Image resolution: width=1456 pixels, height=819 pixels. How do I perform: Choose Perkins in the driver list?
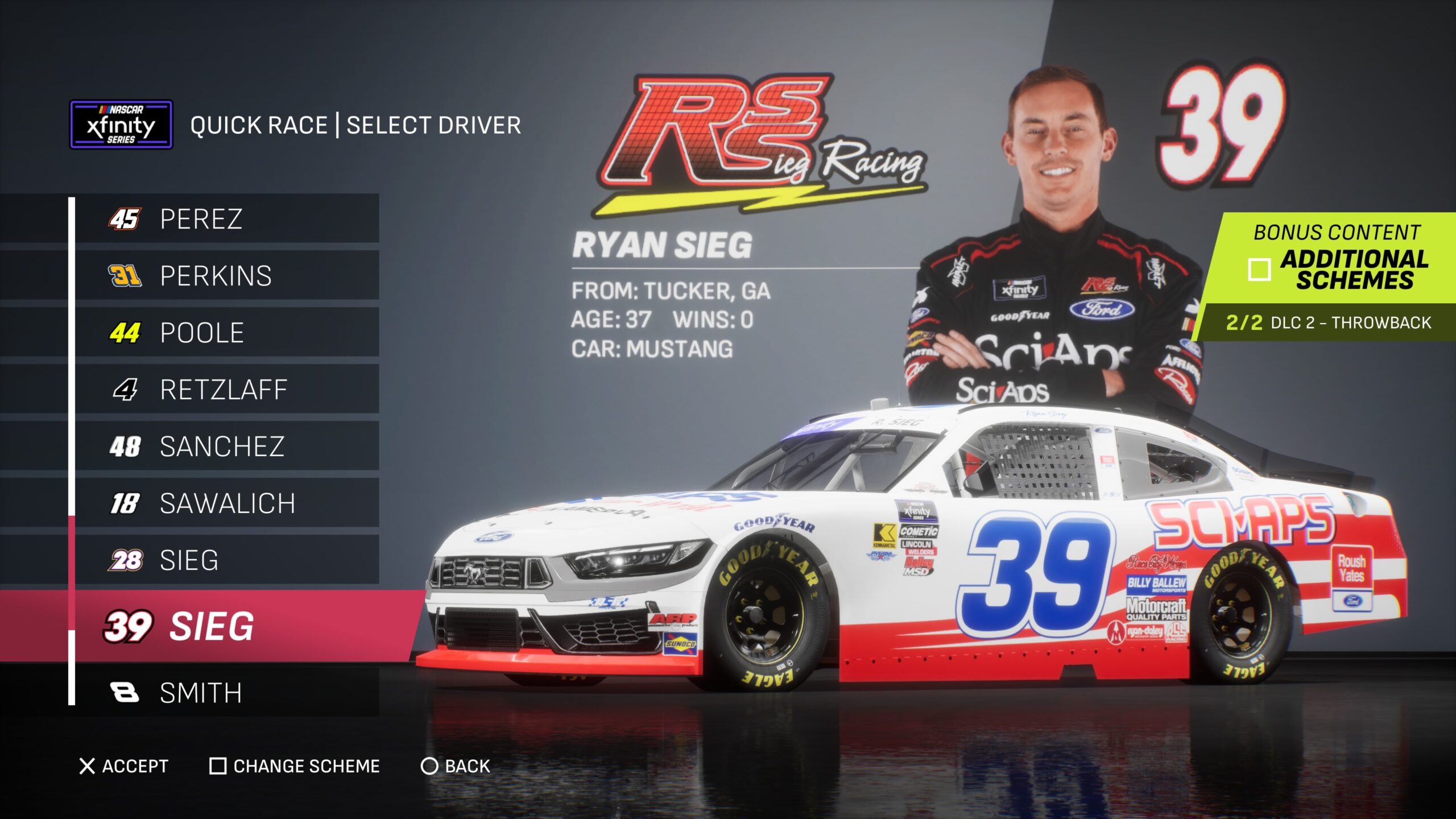pyautogui.click(x=226, y=276)
